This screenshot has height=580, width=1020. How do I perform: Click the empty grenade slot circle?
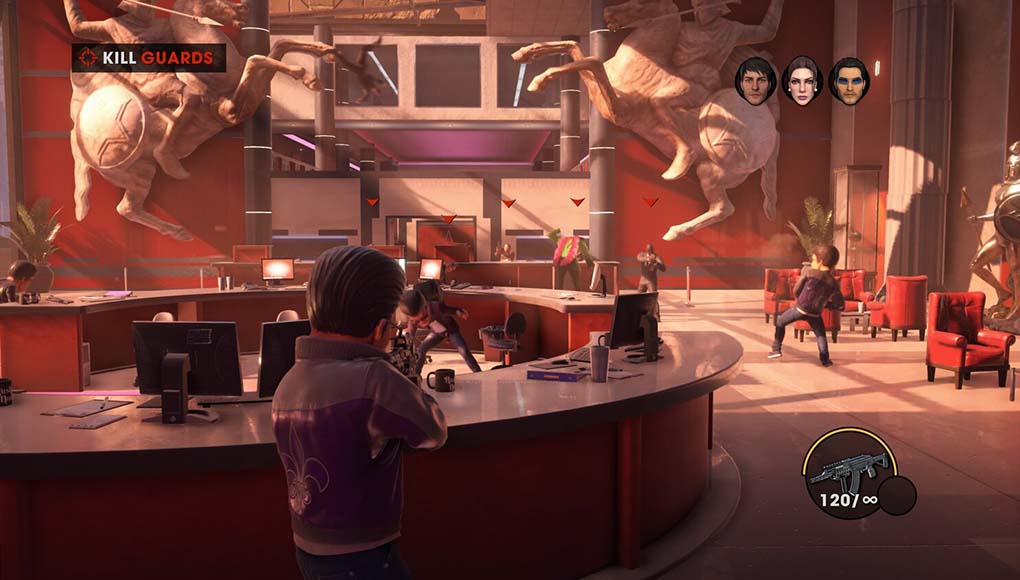coord(897,496)
